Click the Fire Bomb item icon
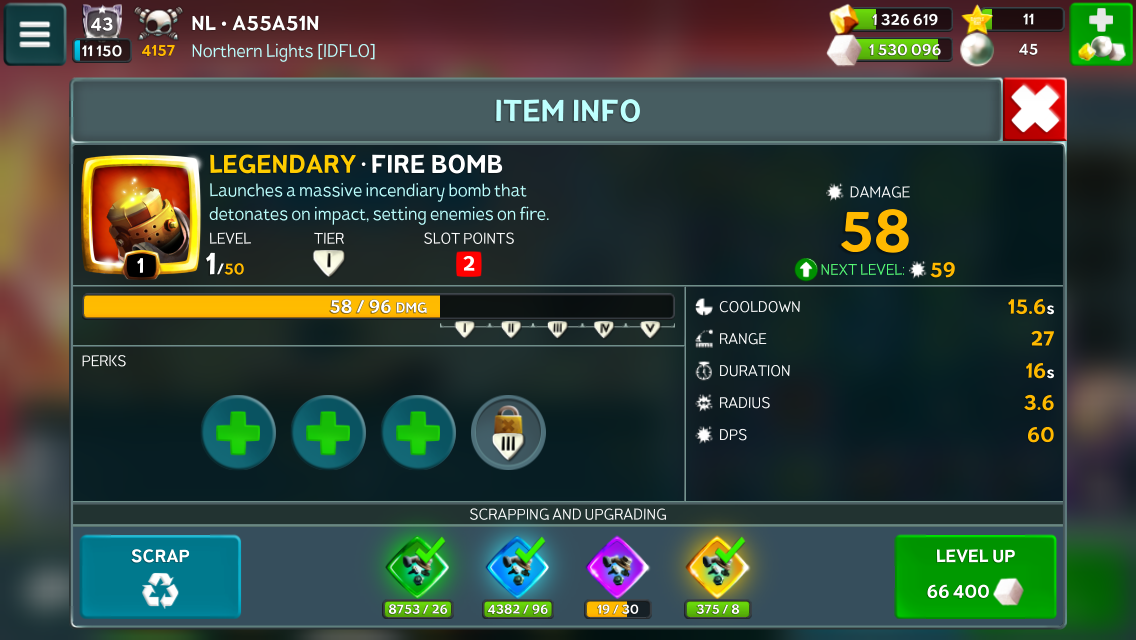Image resolution: width=1136 pixels, height=640 pixels. 140,215
